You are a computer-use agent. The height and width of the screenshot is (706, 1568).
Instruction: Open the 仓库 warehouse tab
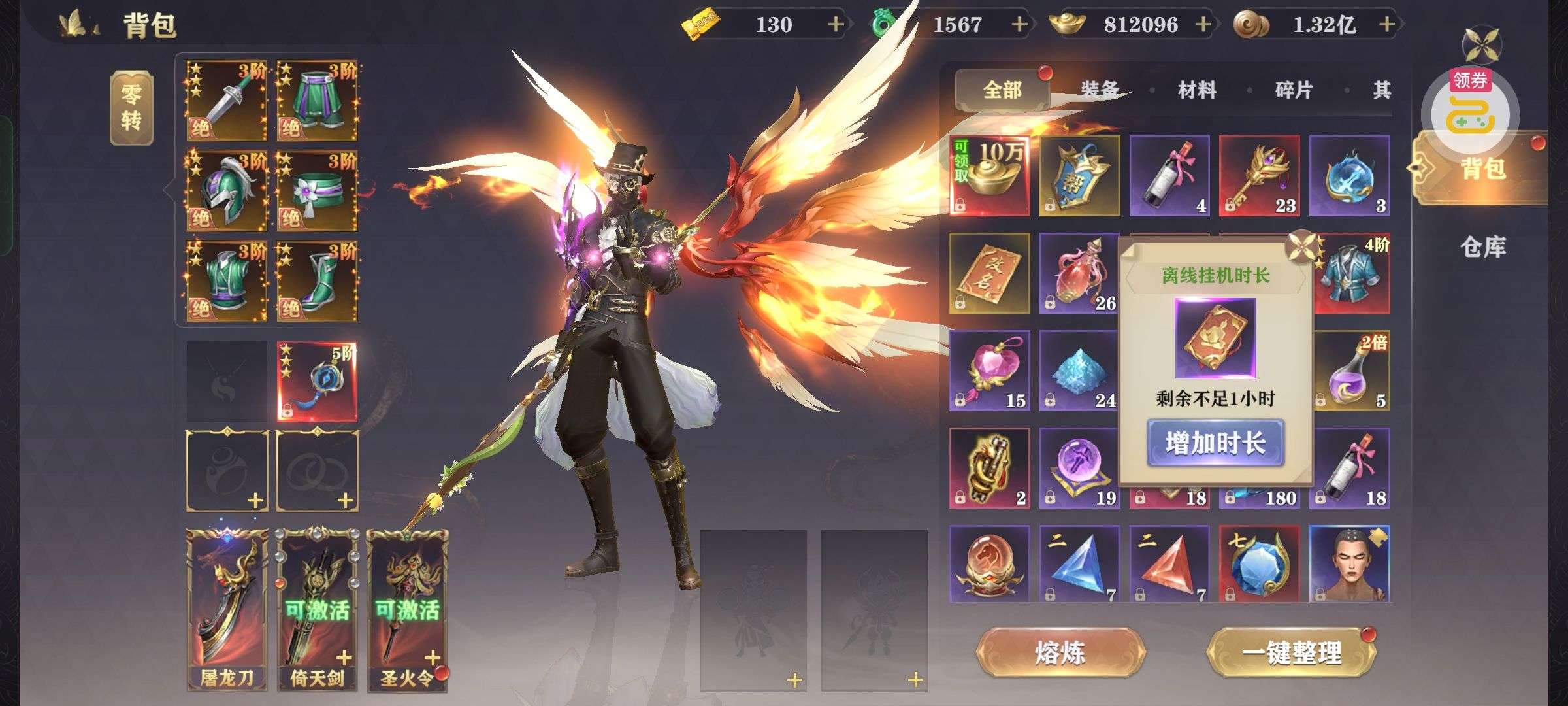(1483, 247)
